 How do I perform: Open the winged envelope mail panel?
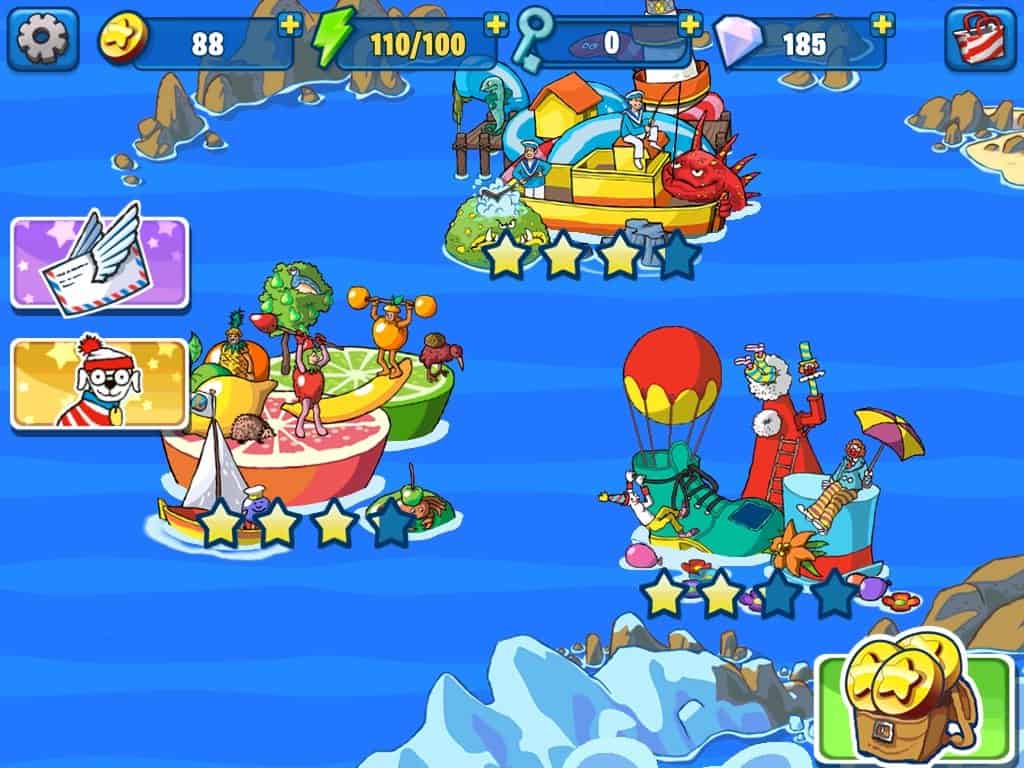click(x=99, y=262)
